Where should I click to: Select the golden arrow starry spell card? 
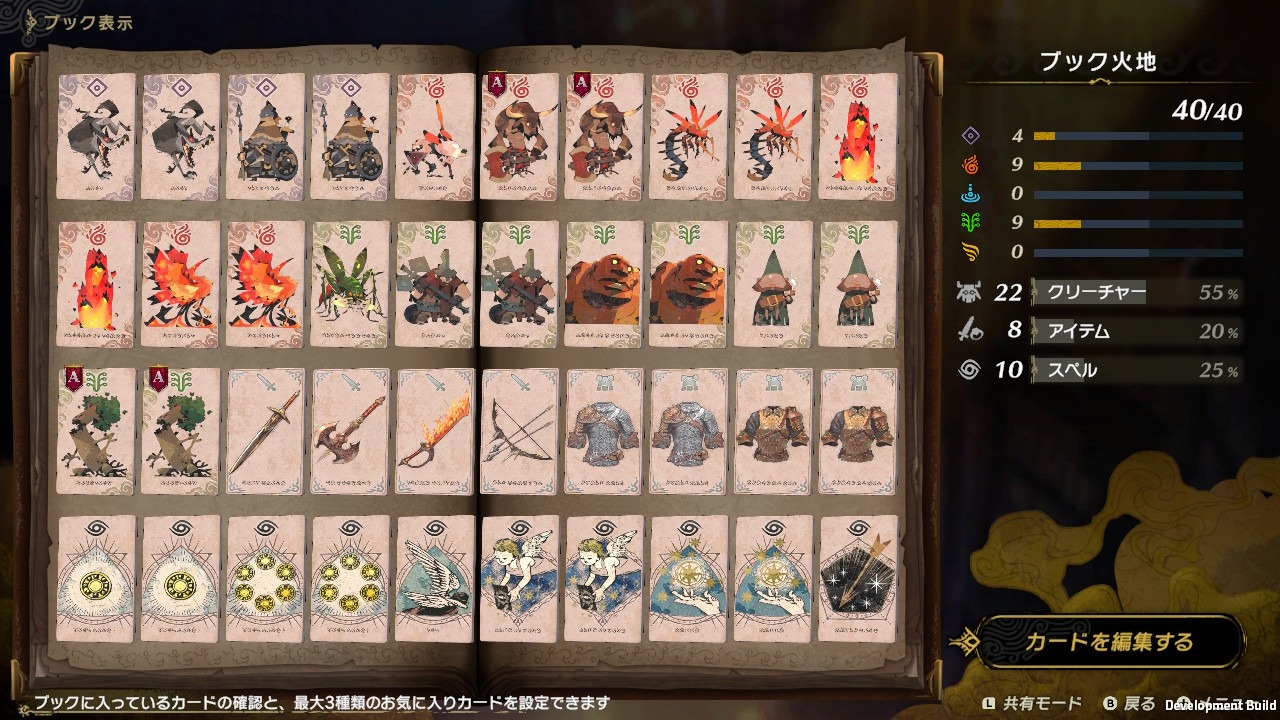(x=858, y=578)
